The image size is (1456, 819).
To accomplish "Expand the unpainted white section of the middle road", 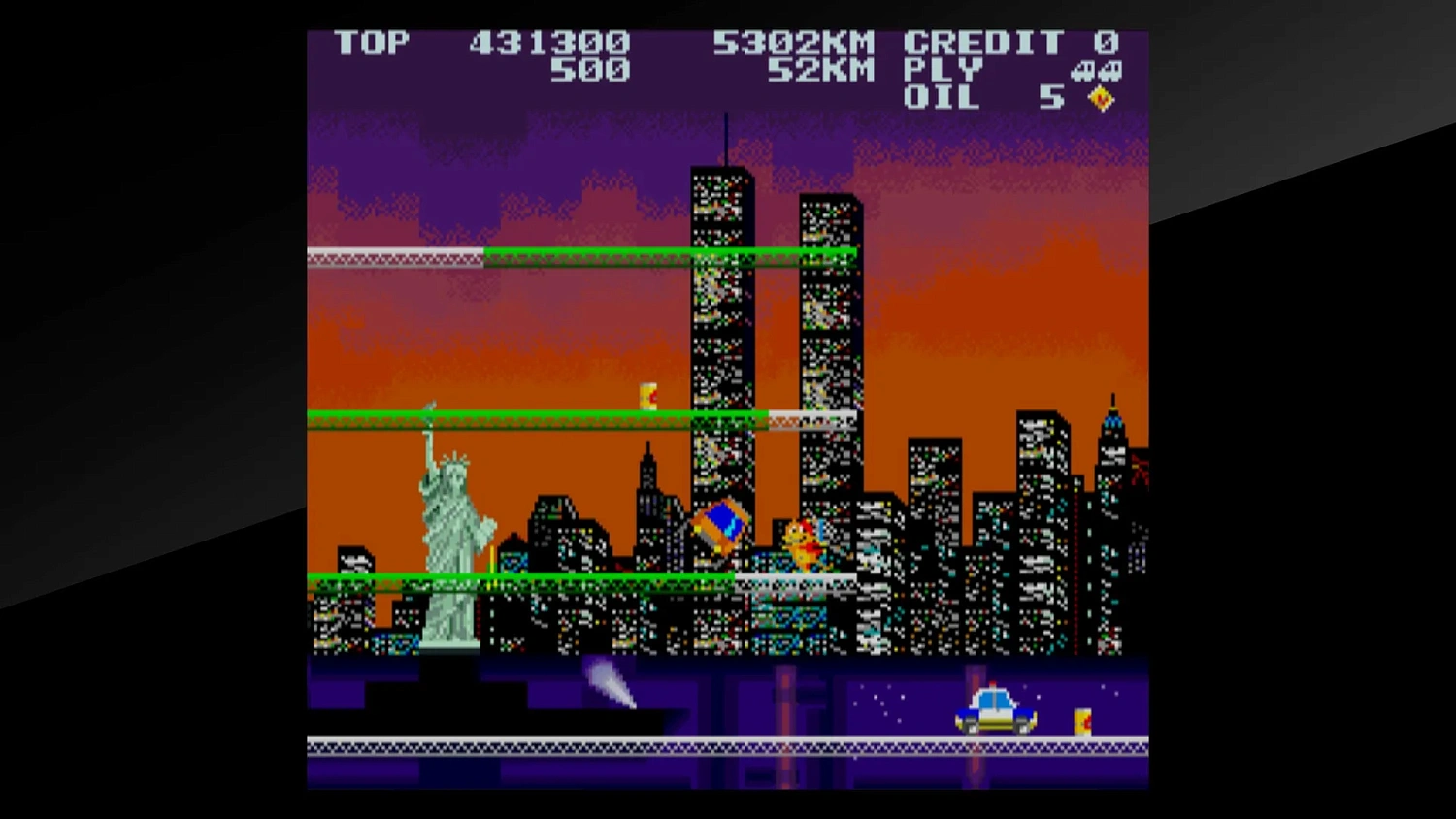I will [811, 417].
